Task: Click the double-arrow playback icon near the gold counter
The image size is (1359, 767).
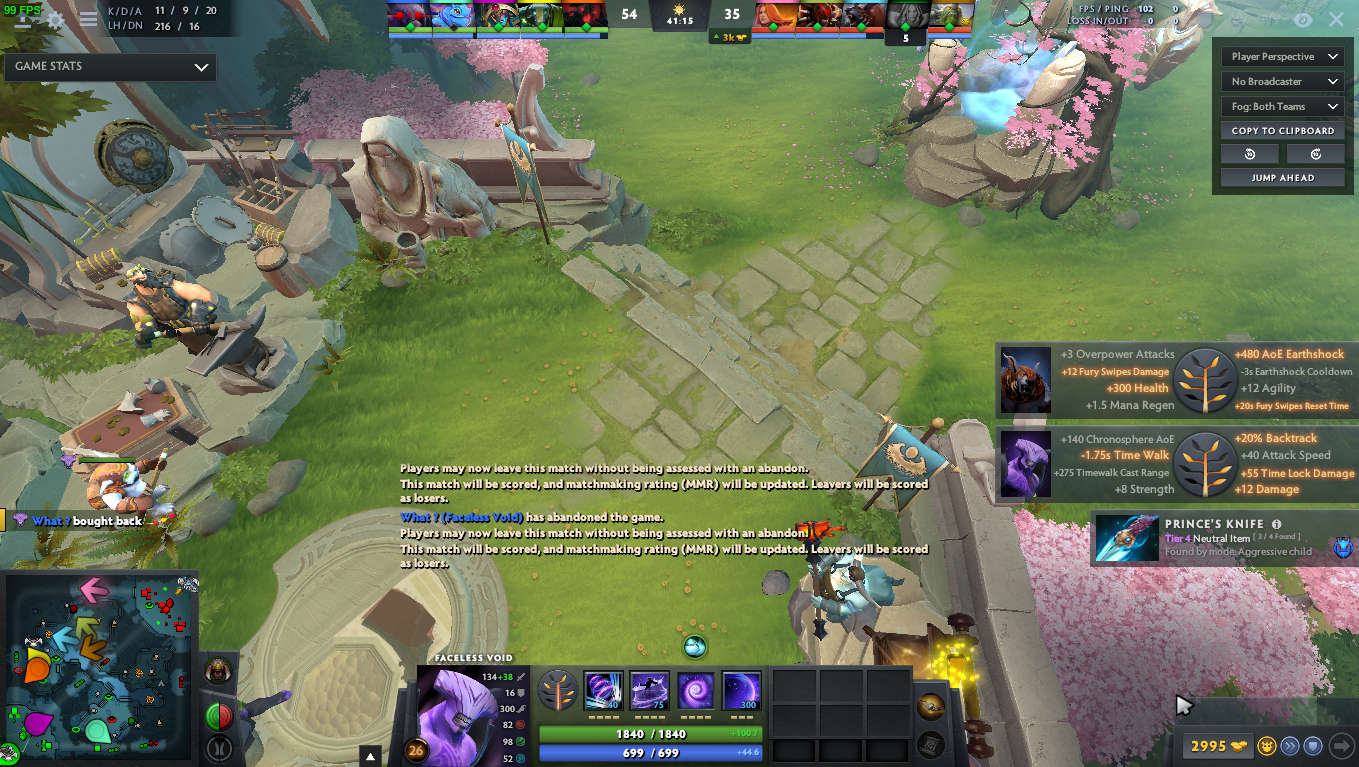Action: coord(1289,746)
